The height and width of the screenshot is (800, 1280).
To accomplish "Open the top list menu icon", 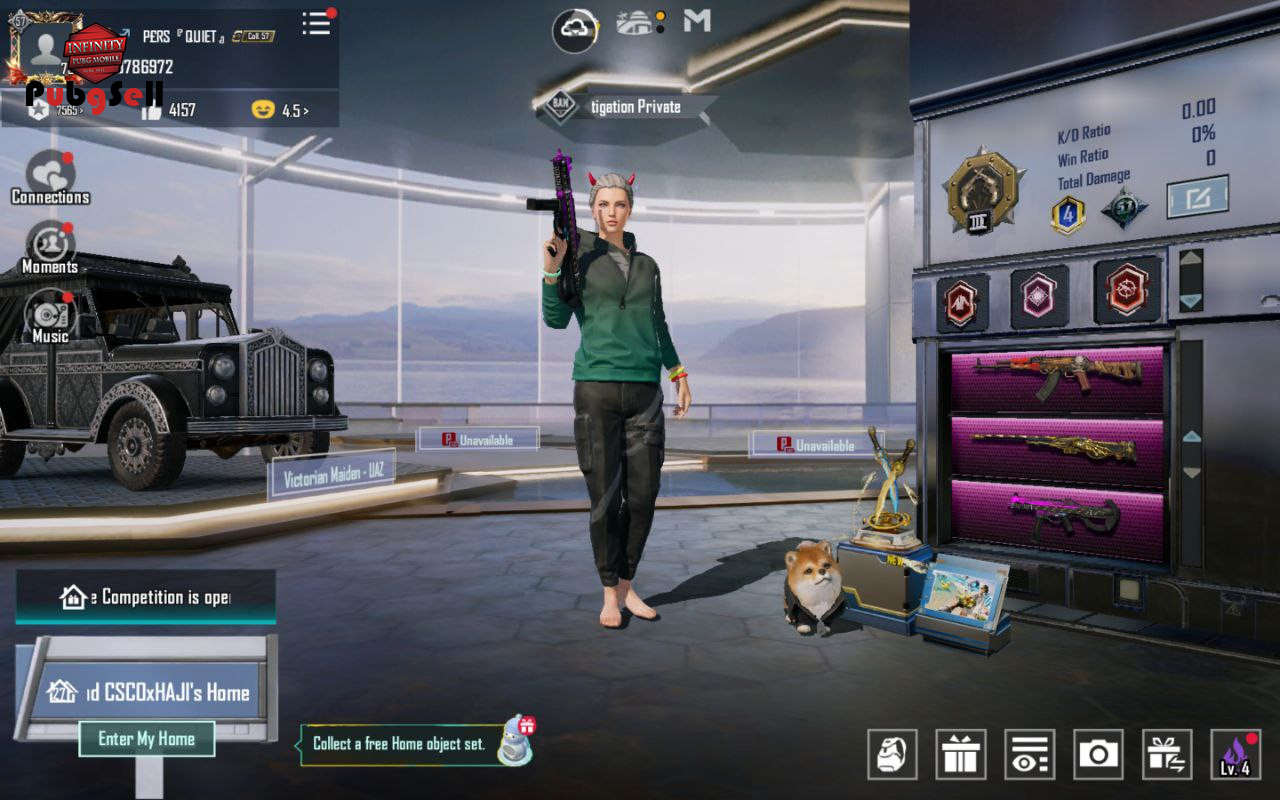I will tap(317, 24).
